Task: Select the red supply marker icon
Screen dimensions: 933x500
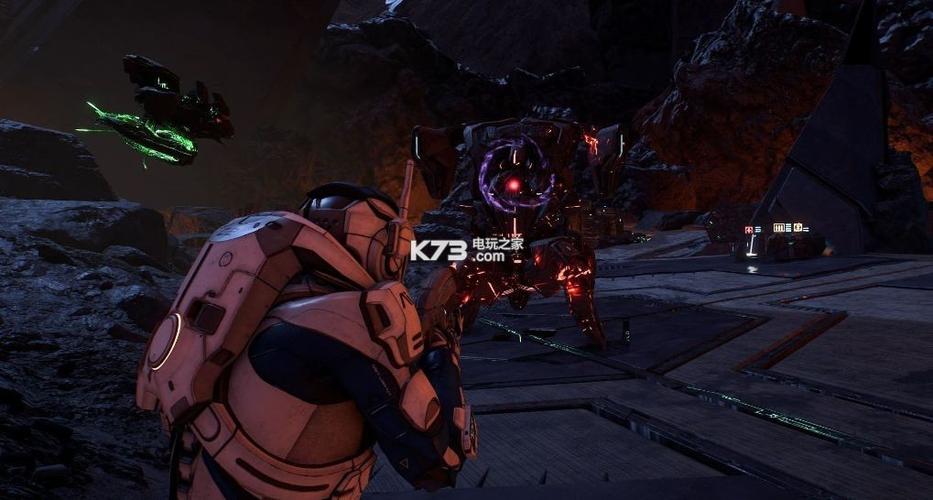Action: (x=749, y=230)
